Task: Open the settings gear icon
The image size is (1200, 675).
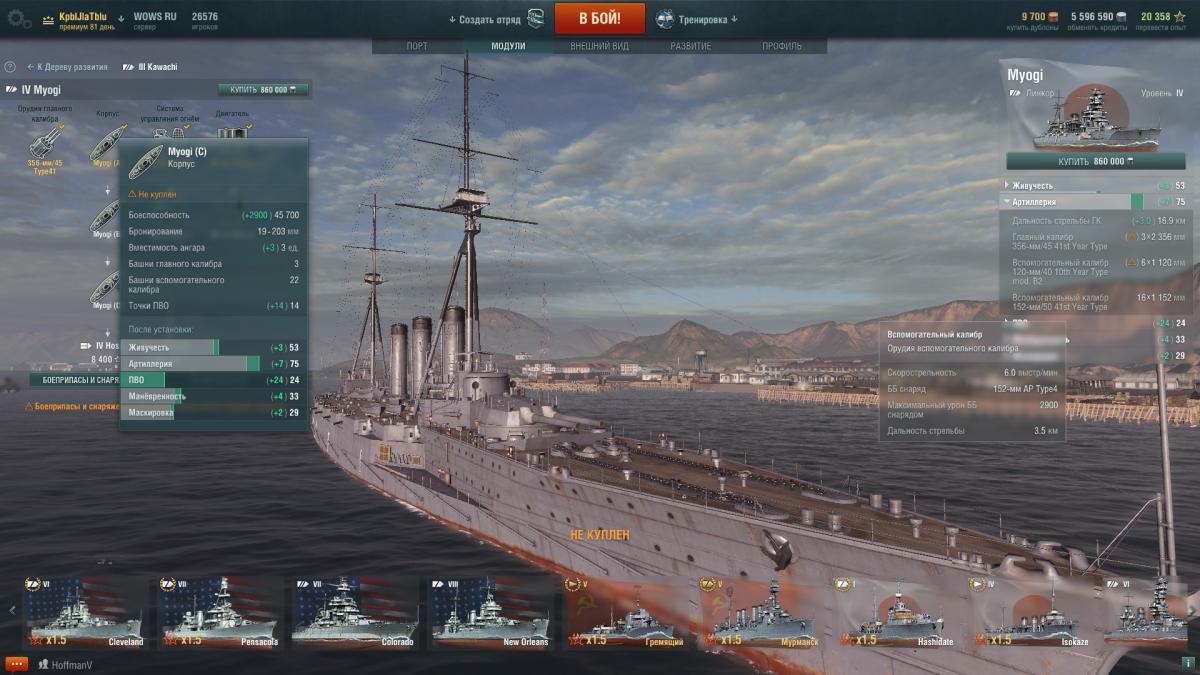Action: pyautogui.click(x=19, y=18)
